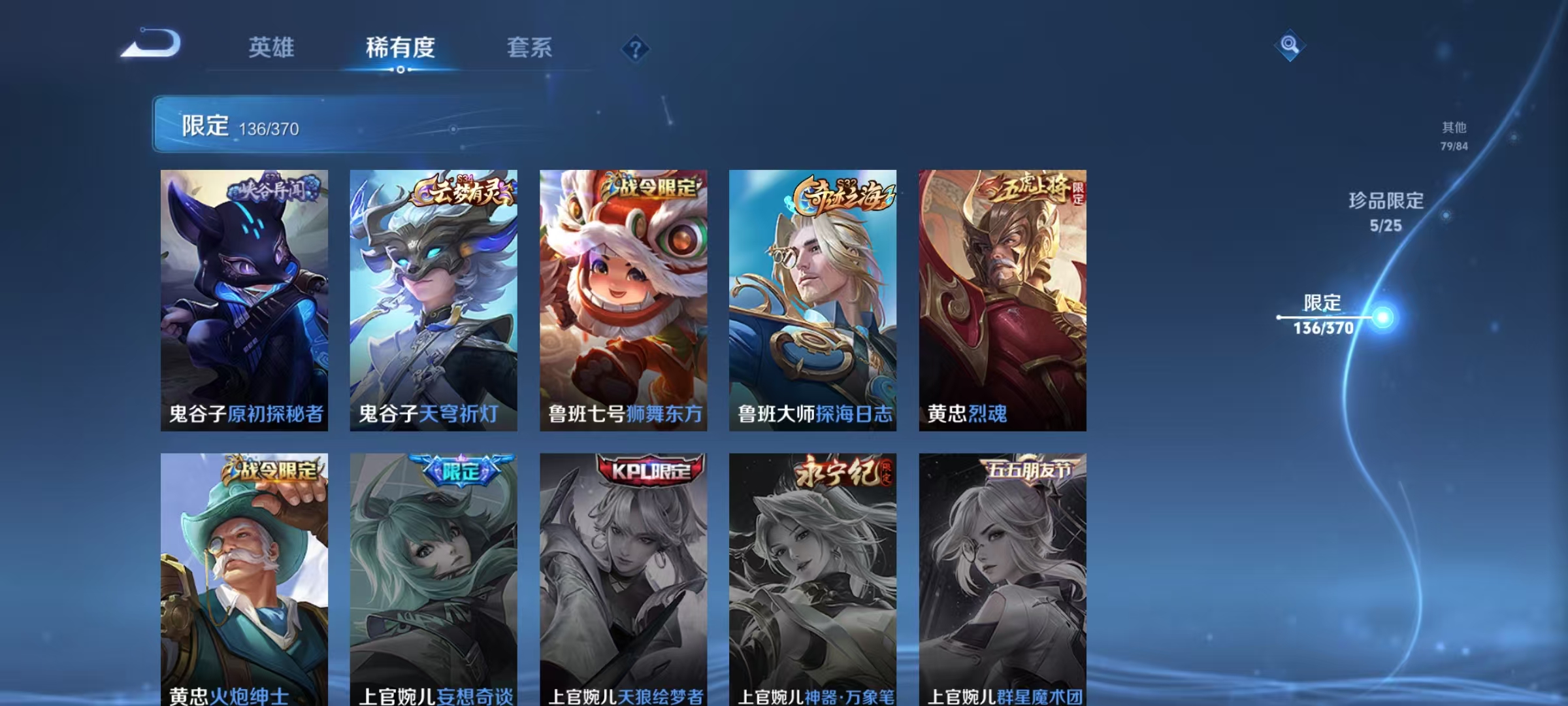Image resolution: width=1568 pixels, height=706 pixels.
Task: Open the search icon at top right
Action: [x=1289, y=46]
